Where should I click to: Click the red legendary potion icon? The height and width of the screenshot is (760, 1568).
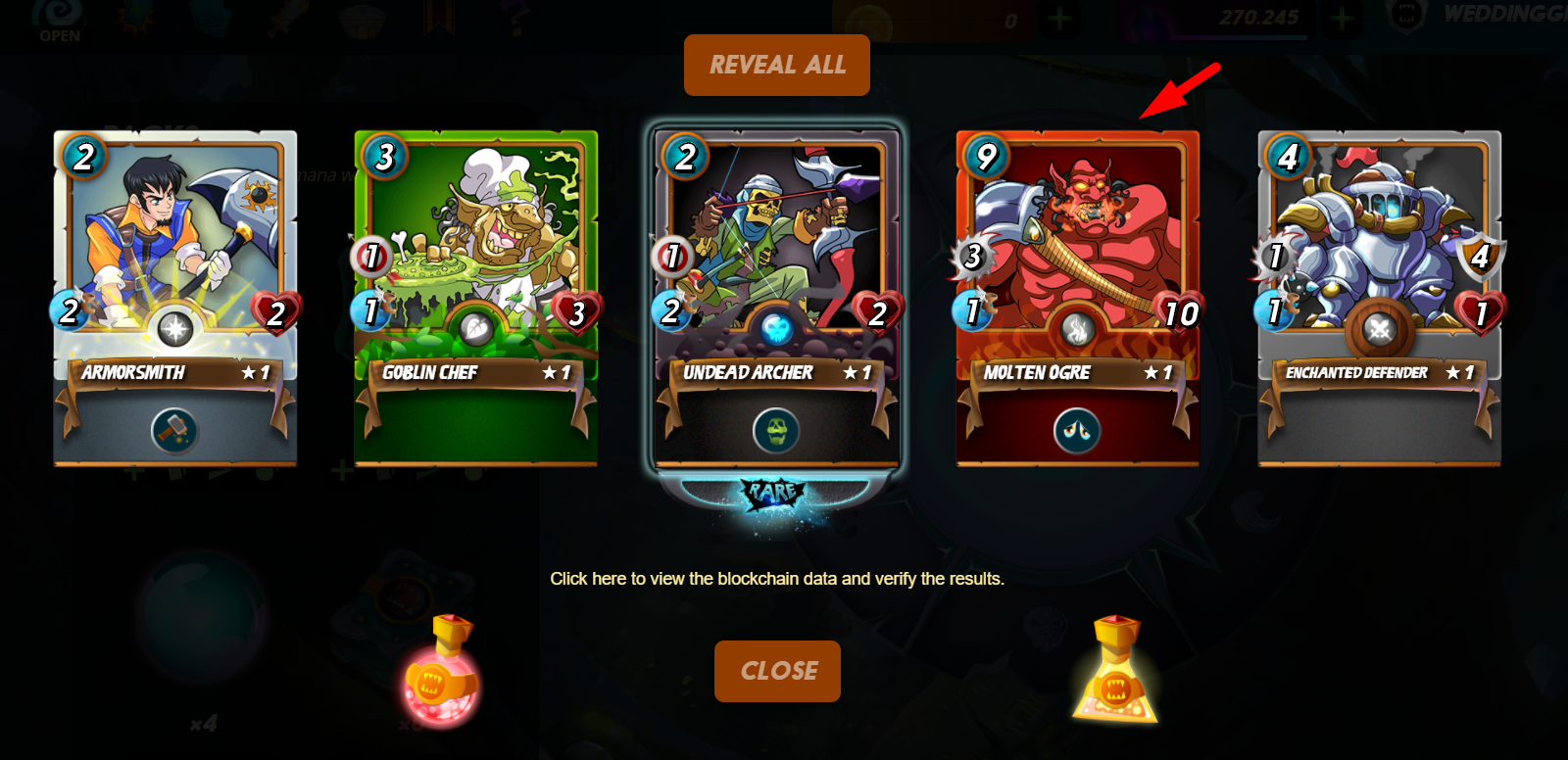[x=441, y=672]
